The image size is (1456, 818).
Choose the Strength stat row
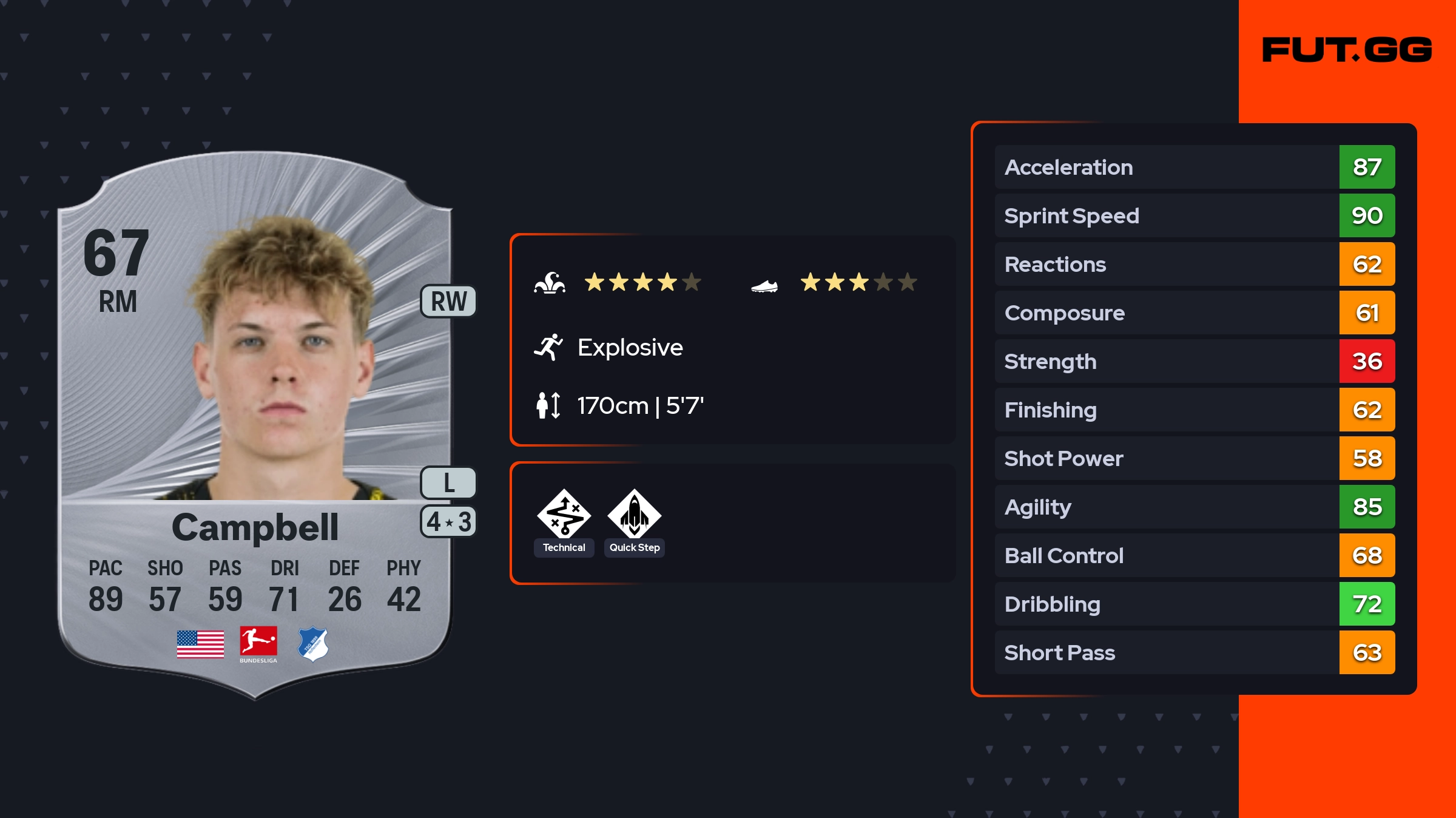tap(1194, 361)
